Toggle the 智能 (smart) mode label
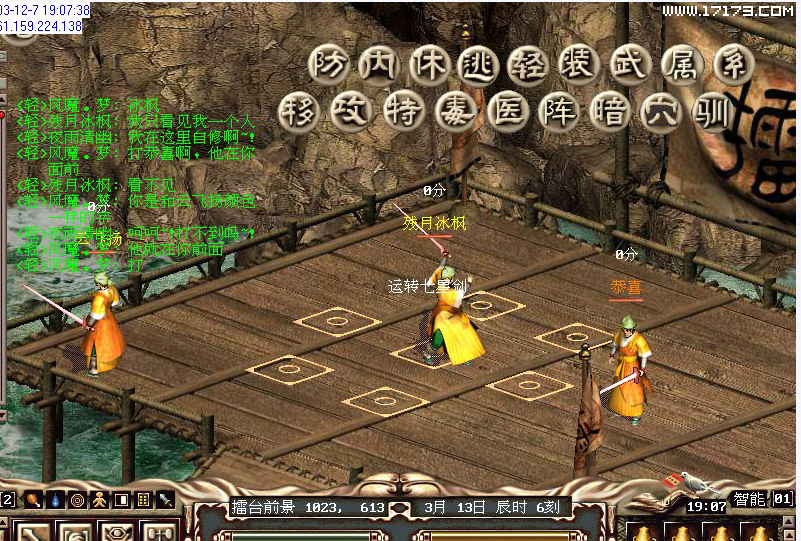Image resolution: width=801 pixels, height=541 pixels. click(x=748, y=499)
